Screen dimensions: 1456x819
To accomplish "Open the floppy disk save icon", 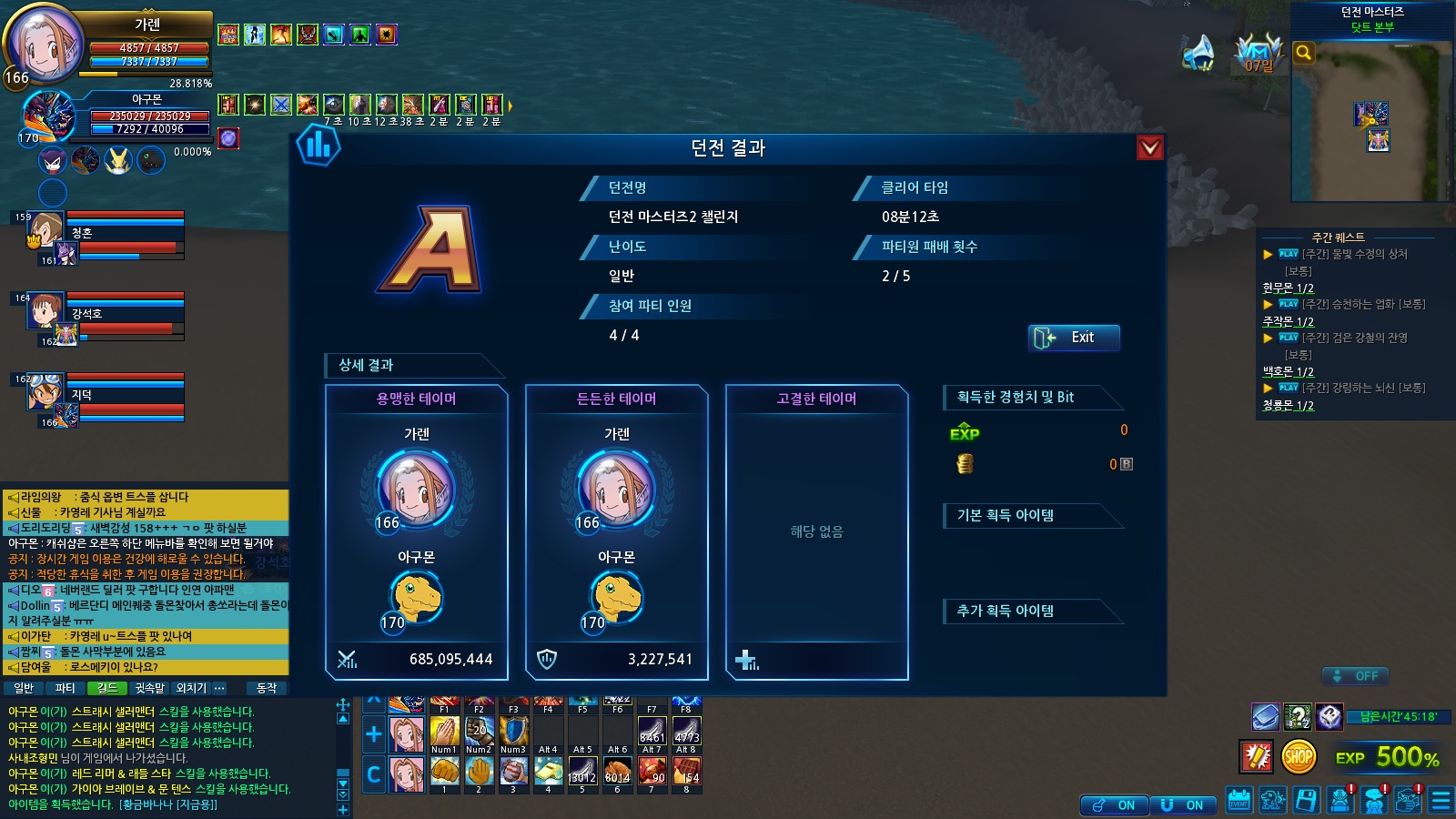I will [1306, 801].
